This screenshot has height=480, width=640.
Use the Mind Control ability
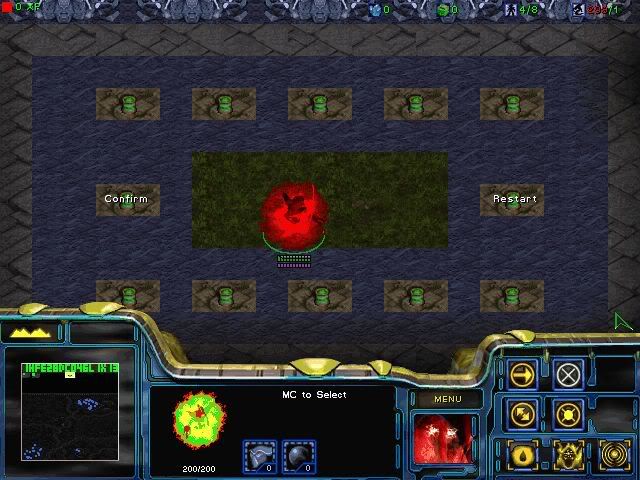pyautogui.click(x=568, y=452)
